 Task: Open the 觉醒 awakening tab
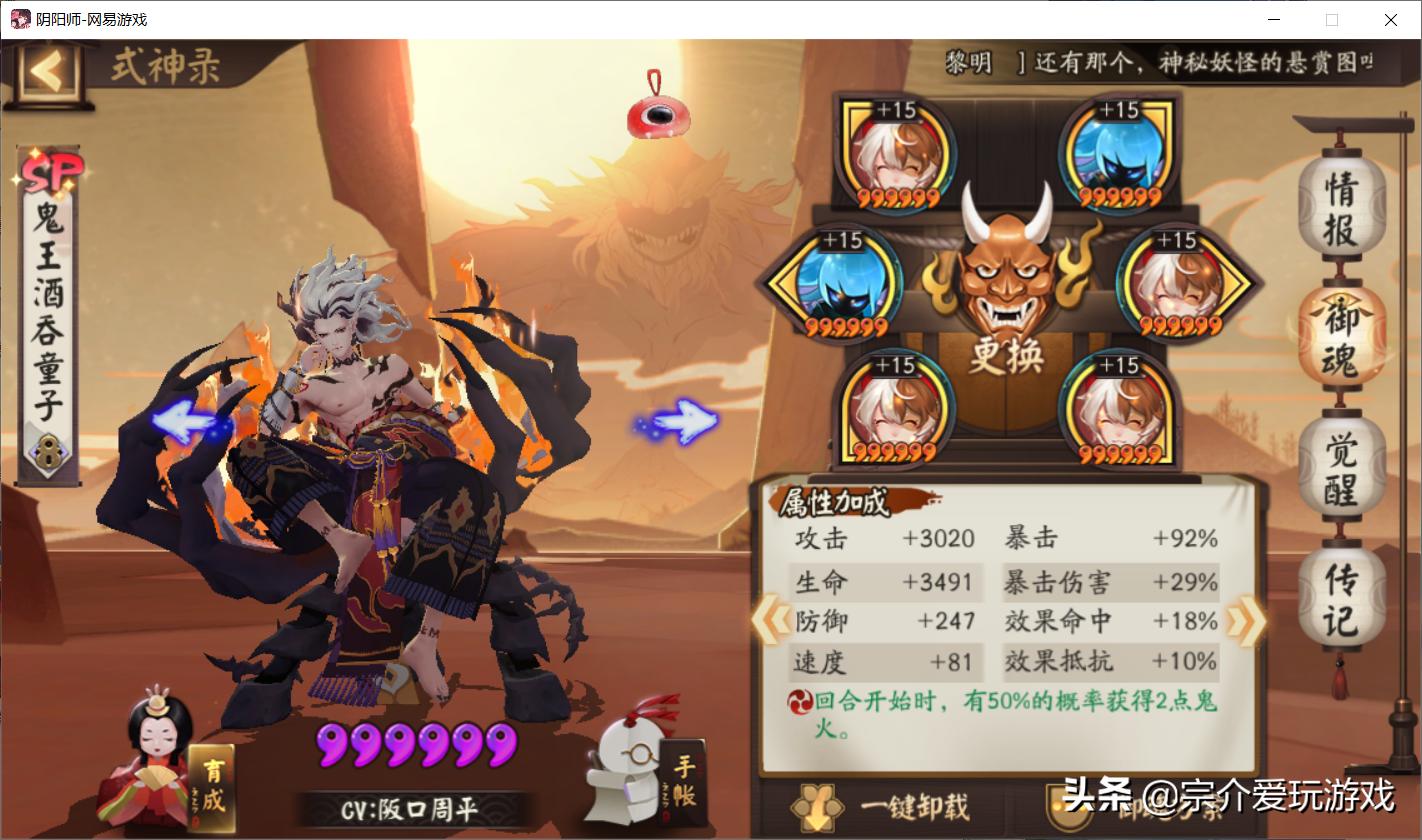[1341, 472]
